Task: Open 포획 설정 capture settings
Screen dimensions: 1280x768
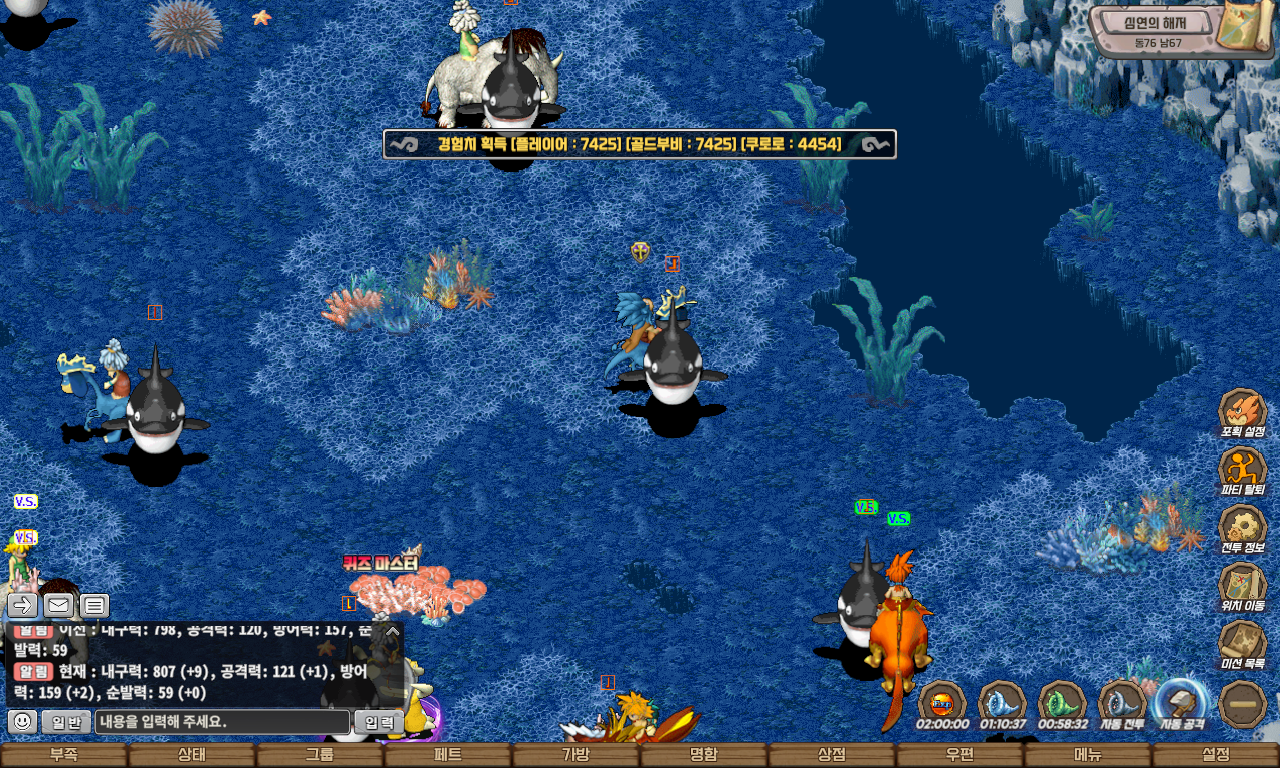Action: tap(1242, 412)
